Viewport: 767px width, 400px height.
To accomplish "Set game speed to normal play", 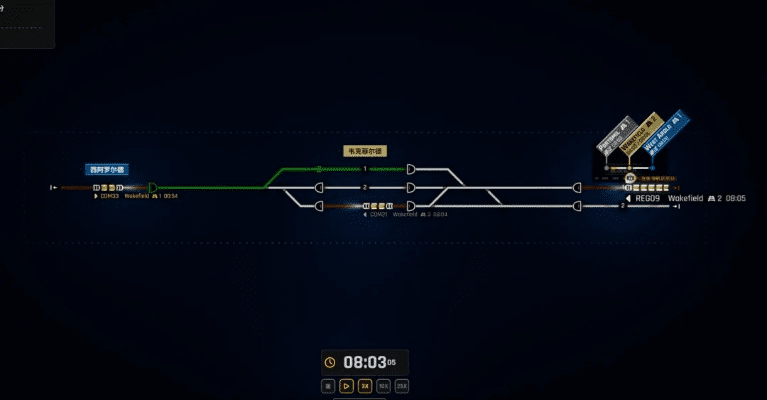I will click(347, 385).
